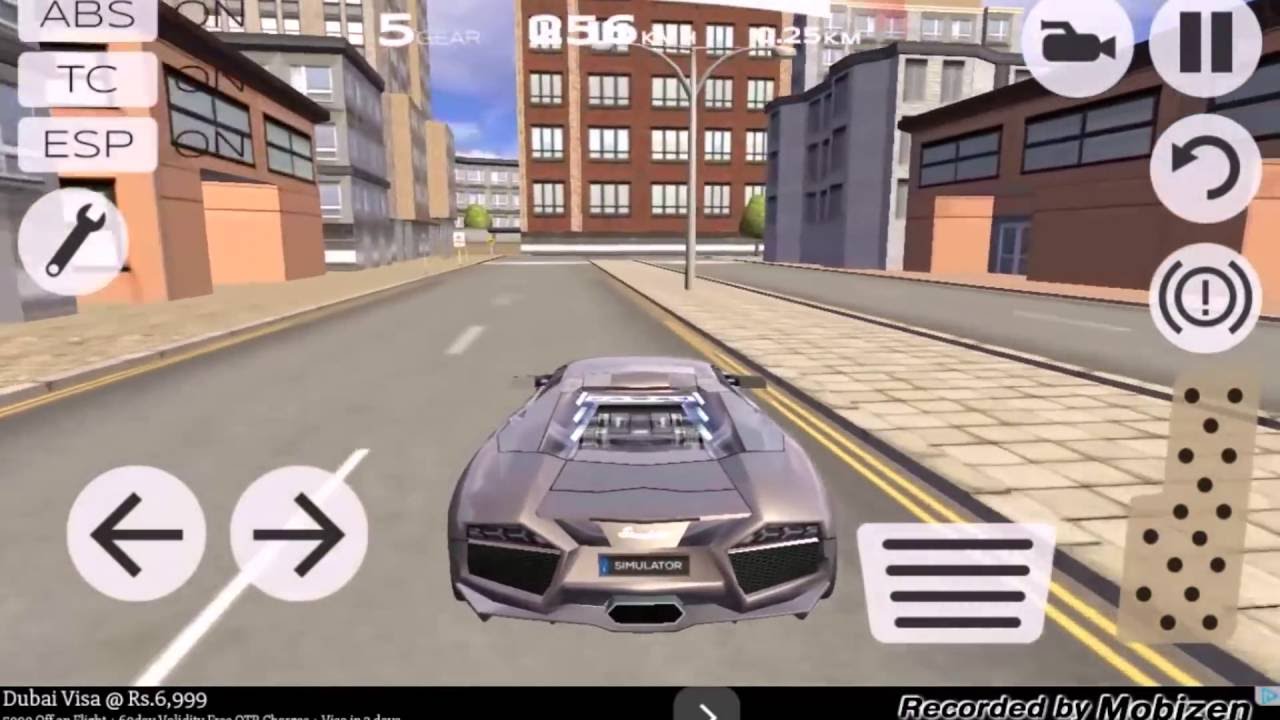Toggle TC traction control
Viewport: 1280px width, 720px height.
[x=85, y=80]
